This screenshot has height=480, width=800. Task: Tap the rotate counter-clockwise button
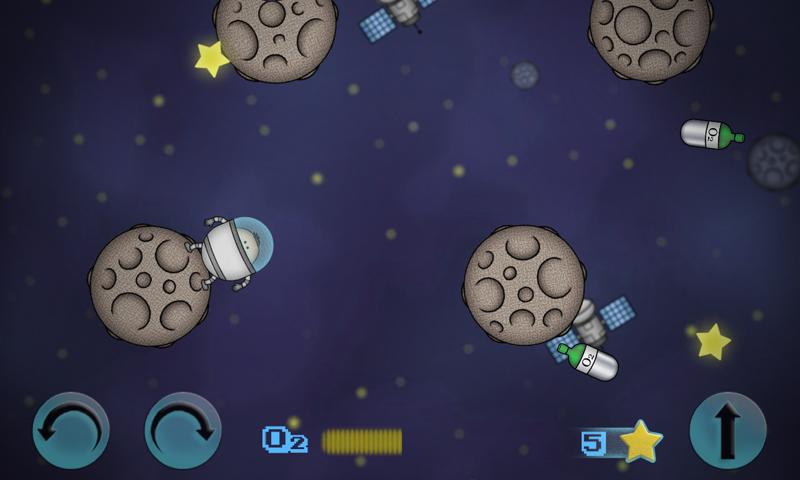coord(71,431)
